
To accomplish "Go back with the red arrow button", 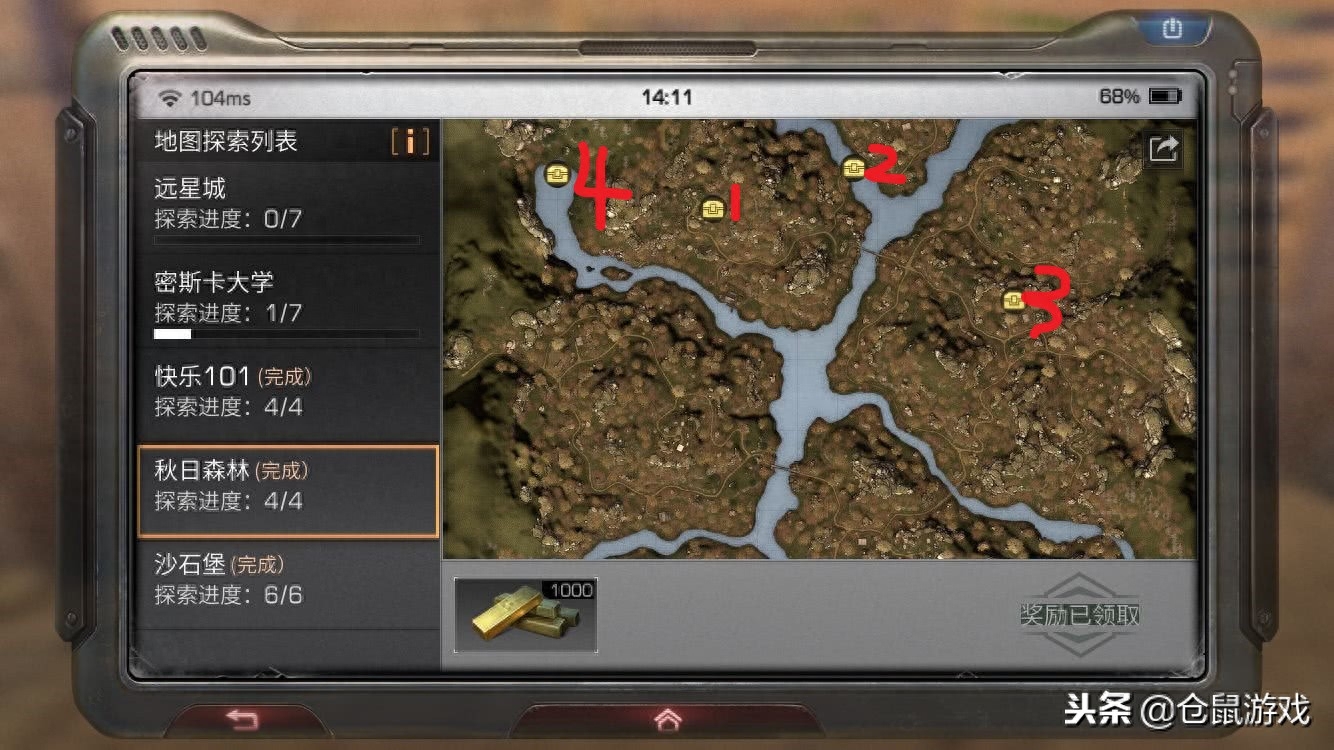I will click(x=241, y=719).
